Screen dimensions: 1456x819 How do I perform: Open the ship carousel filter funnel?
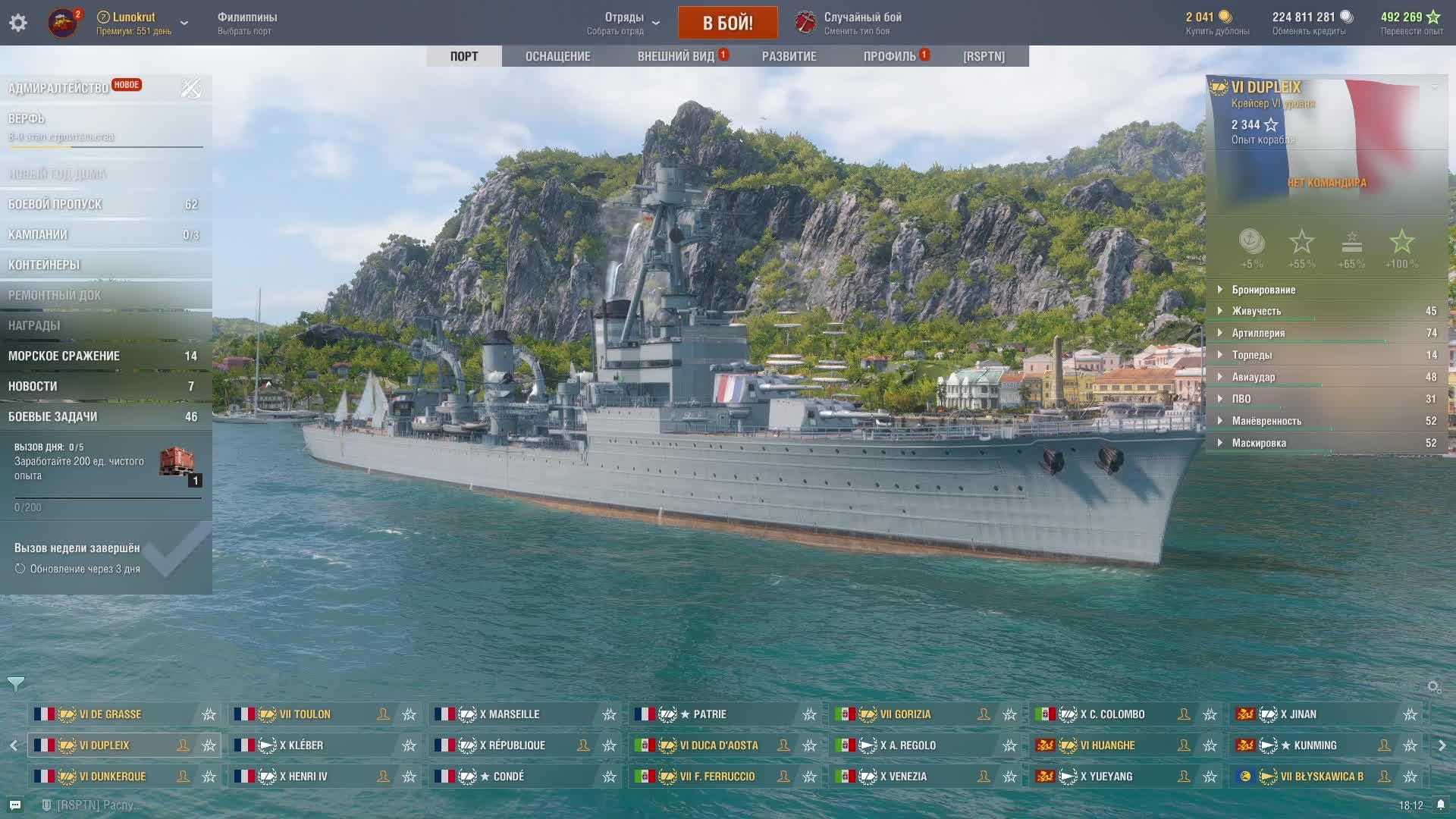16,684
